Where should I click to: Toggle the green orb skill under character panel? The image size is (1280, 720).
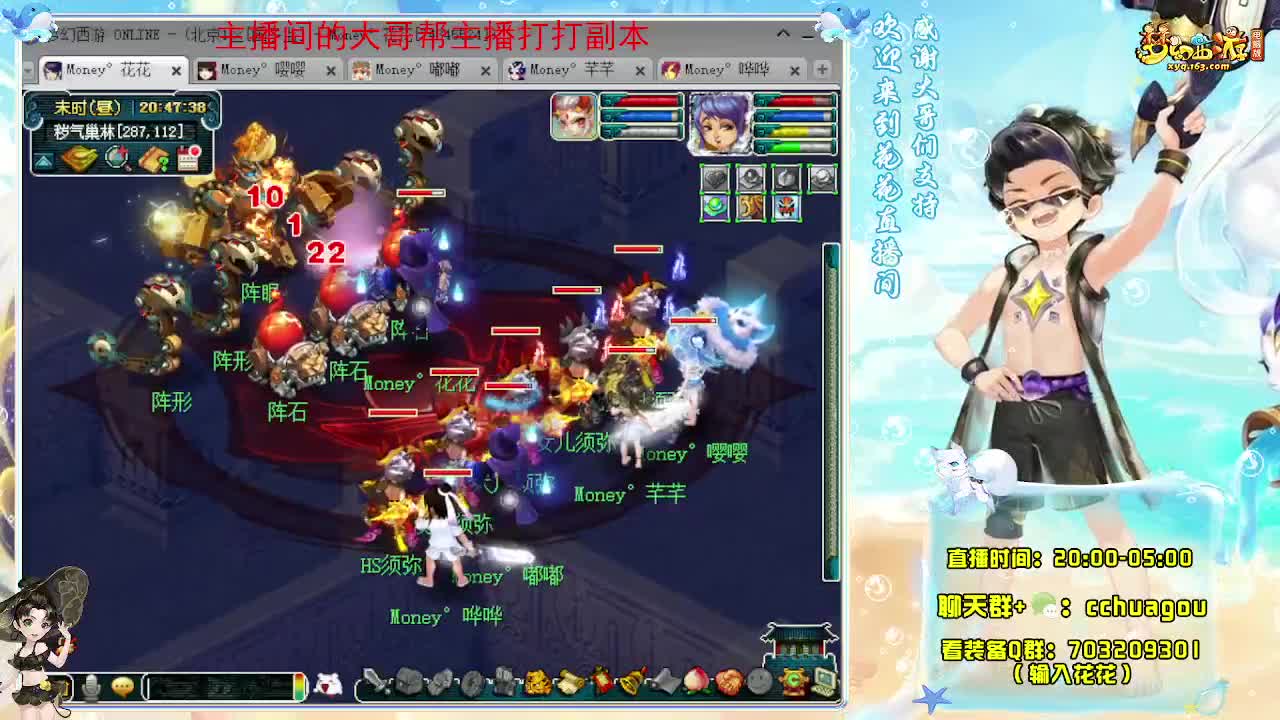[x=714, y=207]
